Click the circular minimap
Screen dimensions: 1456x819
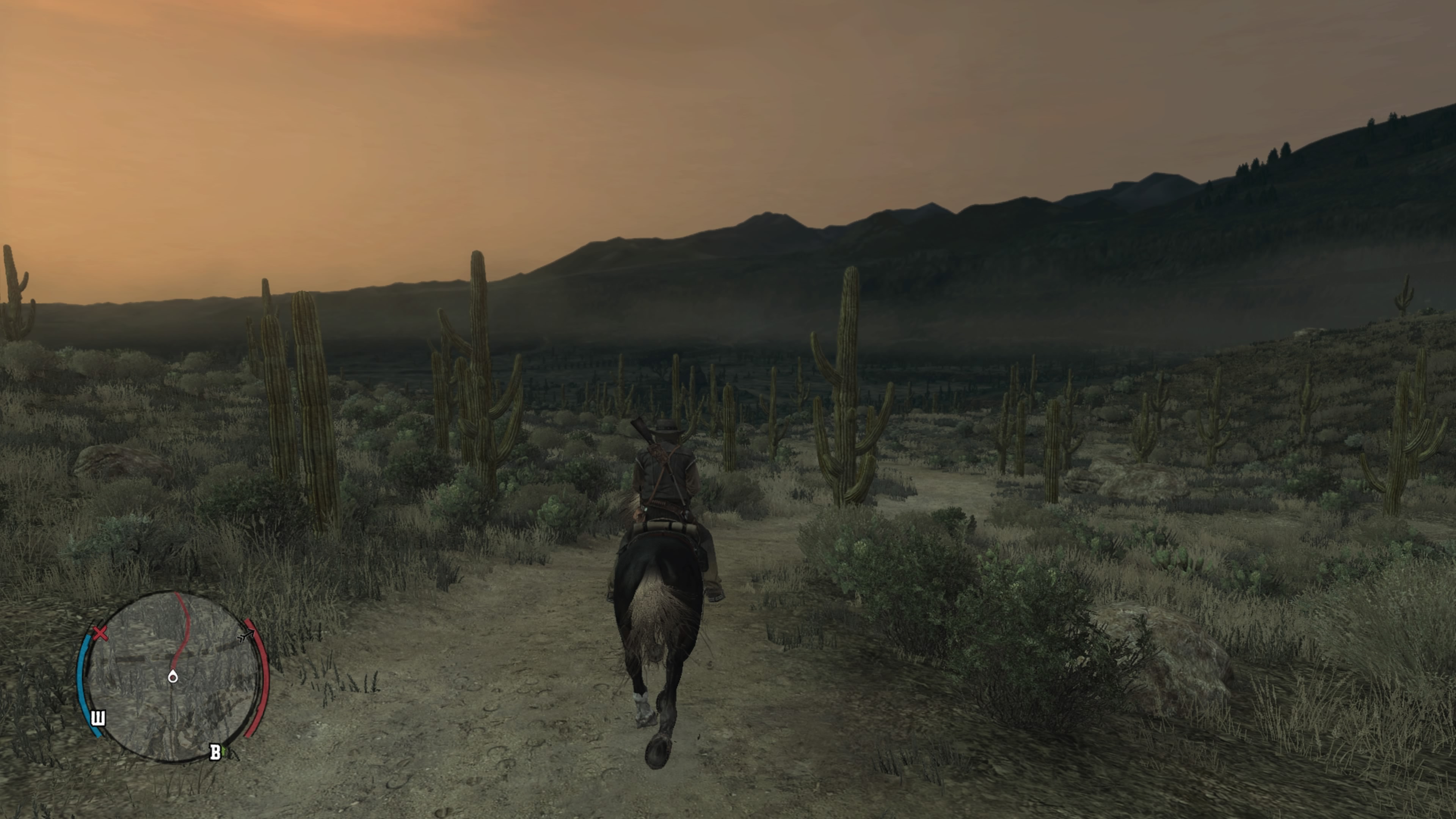(x=173, y=676)
